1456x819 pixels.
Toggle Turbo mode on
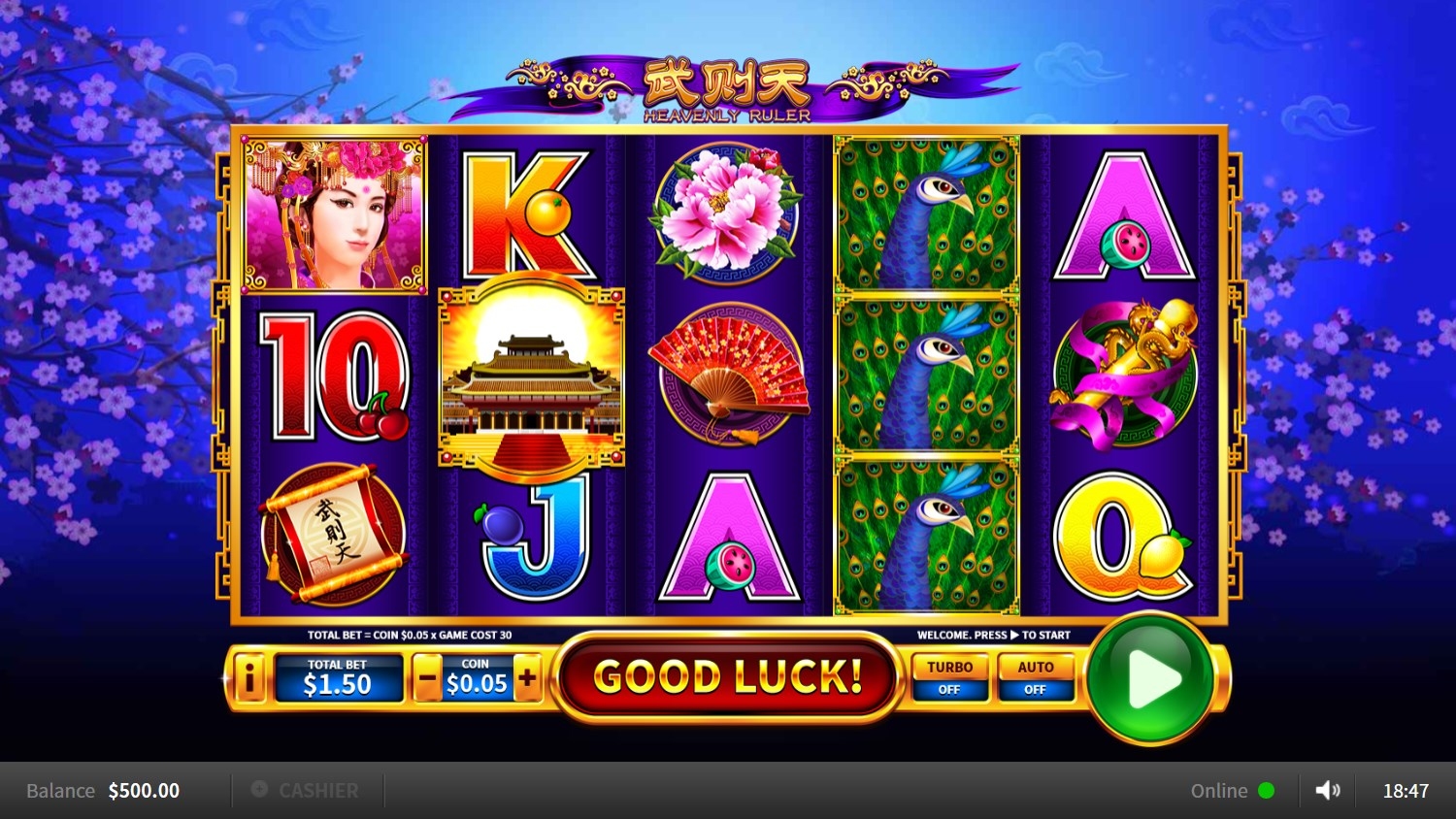click(949, 677)
